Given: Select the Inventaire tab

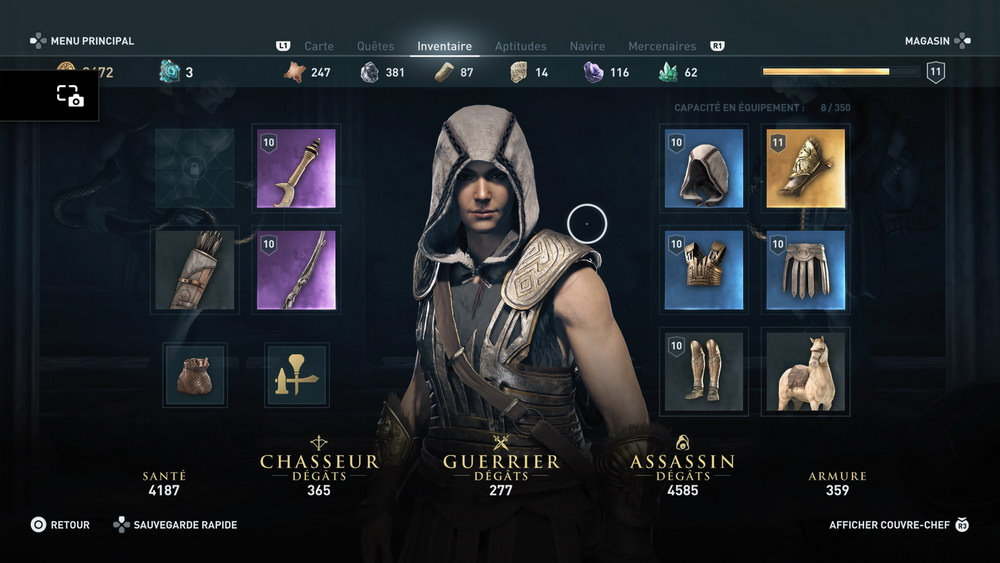Looking at the screenshot, I should click(x=444, y=46).
